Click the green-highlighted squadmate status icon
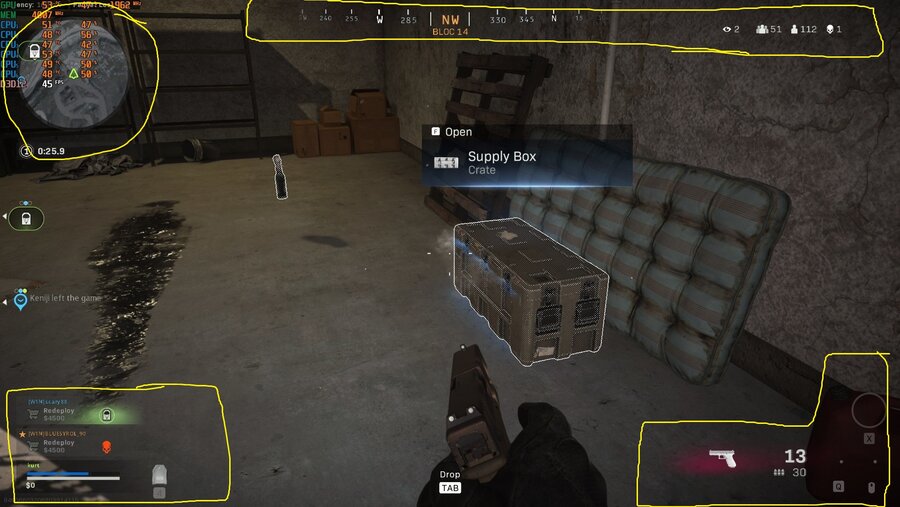The image size is (900, 507). [x=107, y=415]
